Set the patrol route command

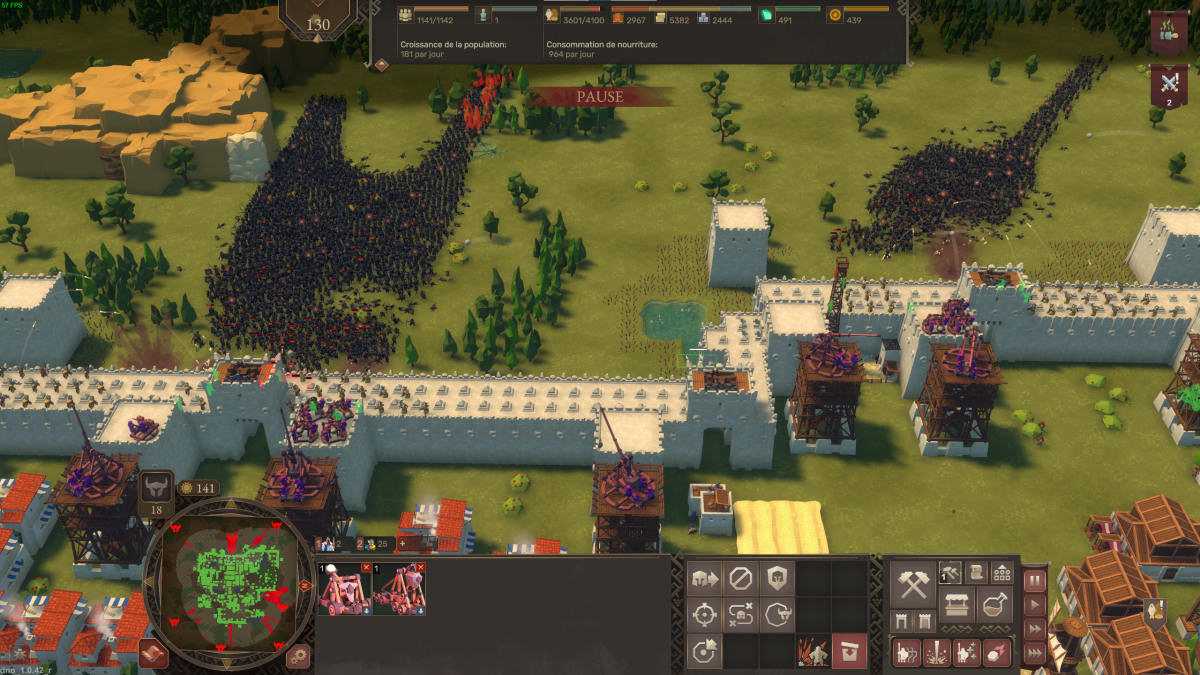tap(740, 615)
